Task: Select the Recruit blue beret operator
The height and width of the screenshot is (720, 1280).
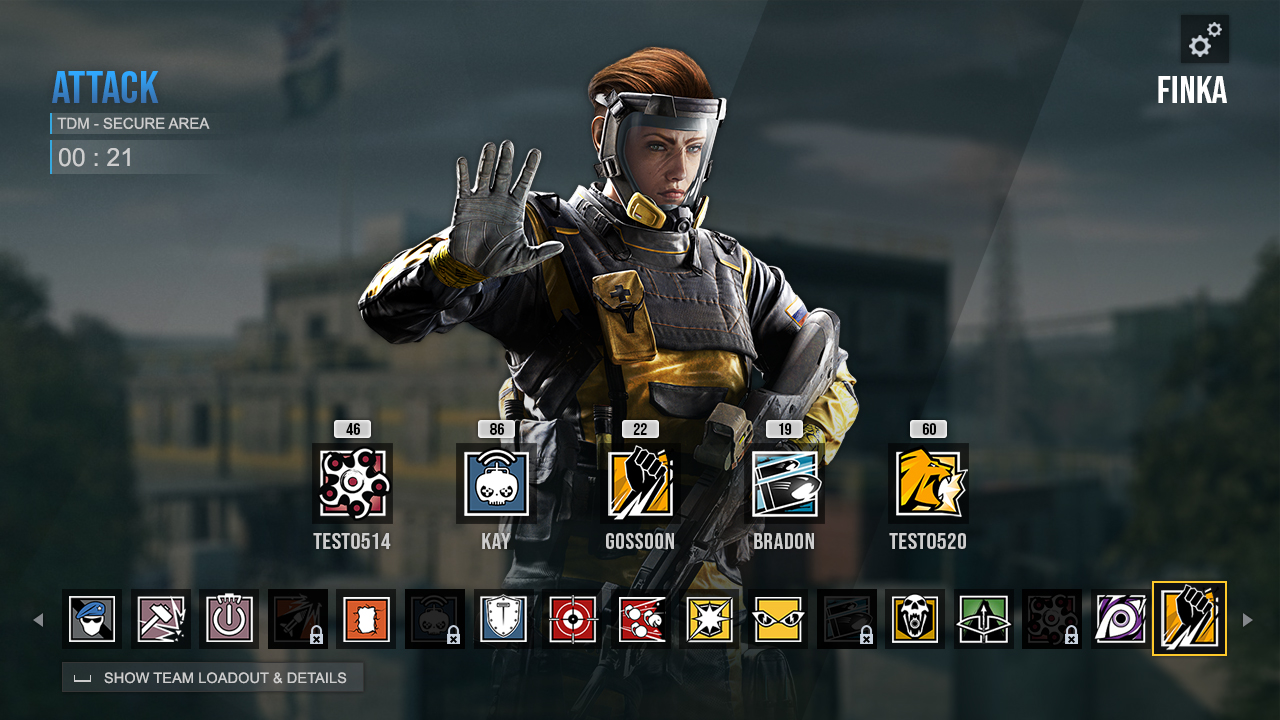Action: pos(92,619)
